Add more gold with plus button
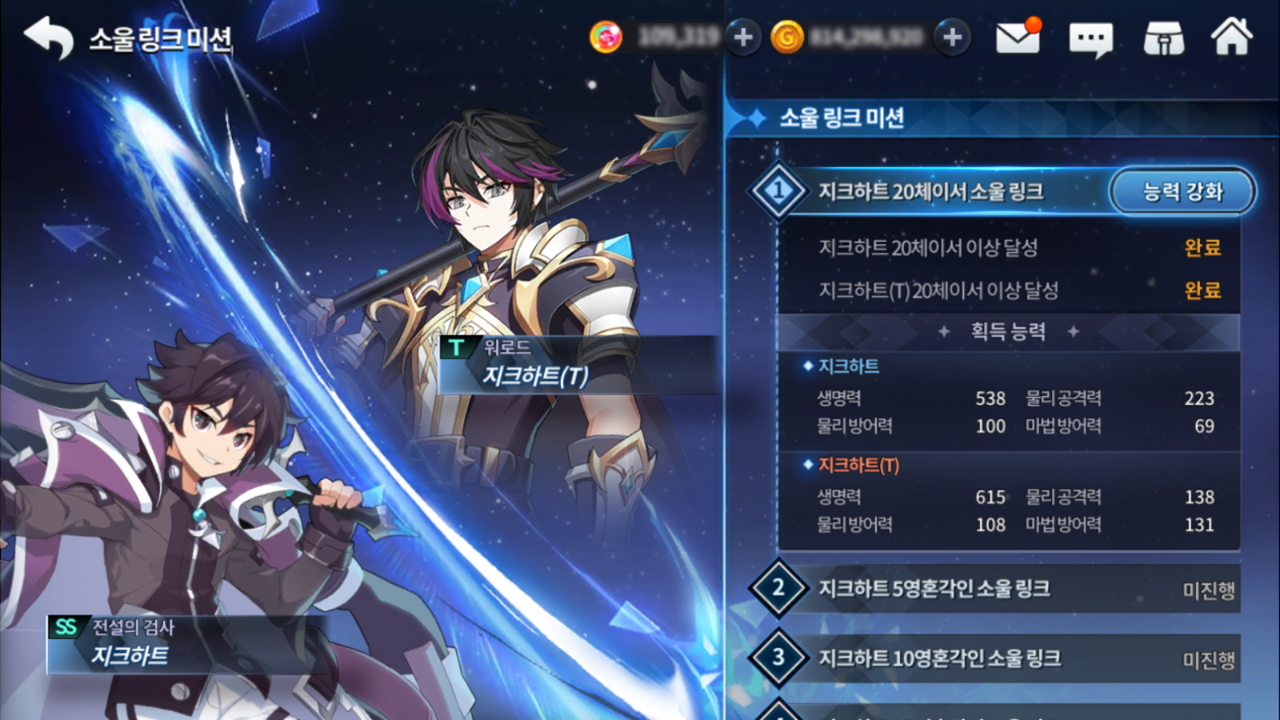This screenshot has width=1280, height=720. [x=952, y=38]
